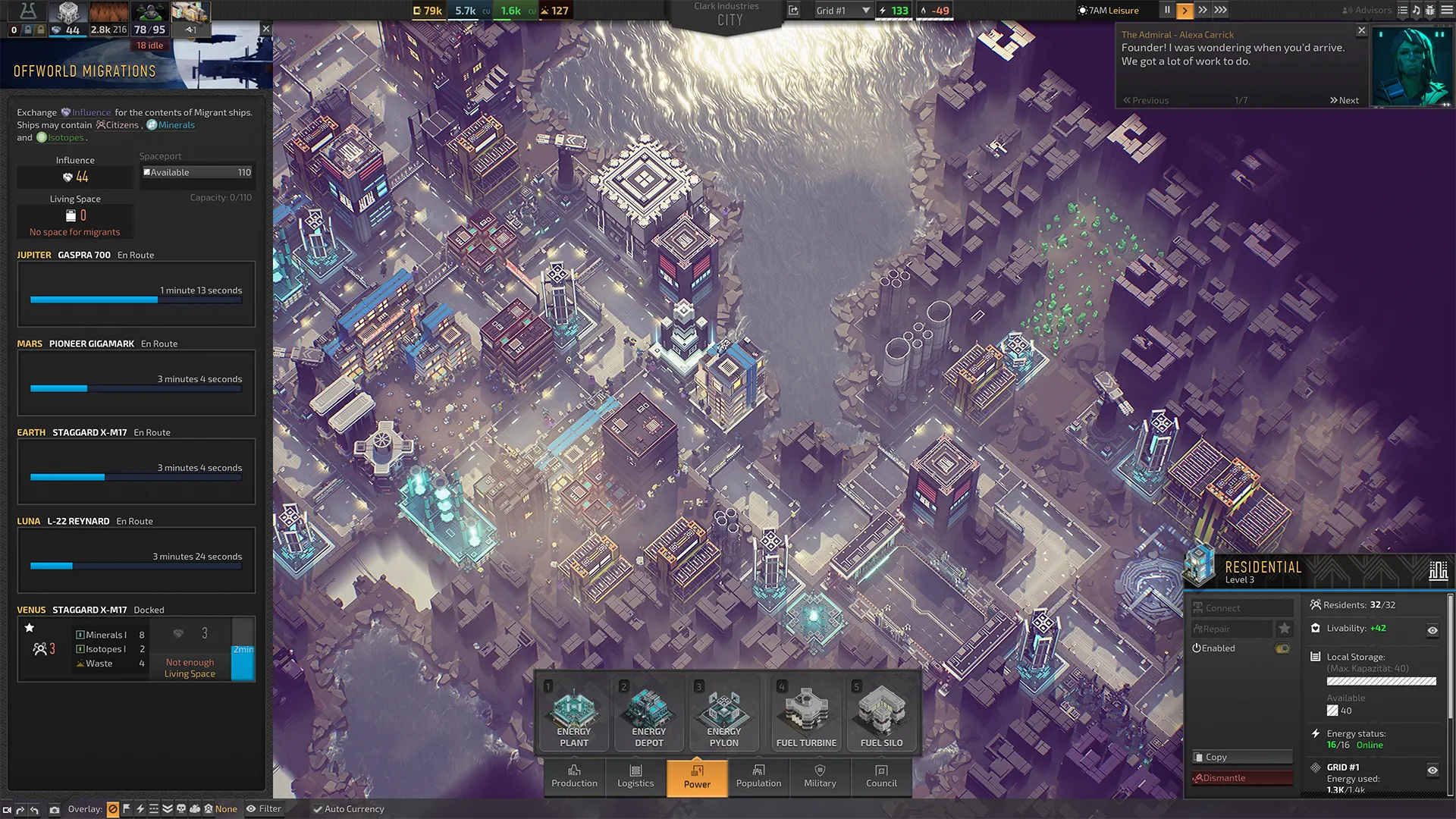Viewport: 1456px width, 819px height.
Task: Toggle the Enabled switch for the building
Action: point(1282,648)
